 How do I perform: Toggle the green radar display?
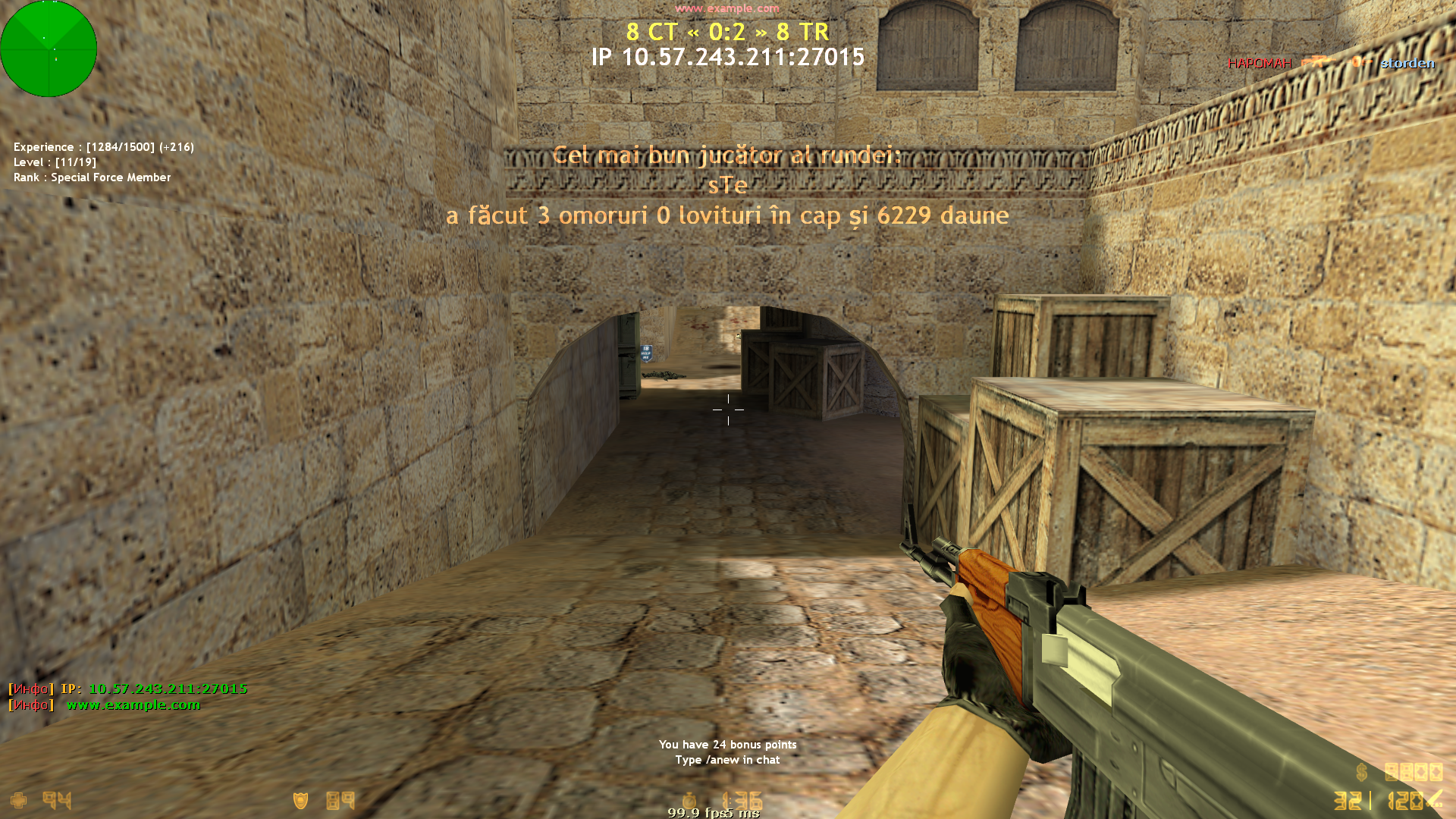49,49
